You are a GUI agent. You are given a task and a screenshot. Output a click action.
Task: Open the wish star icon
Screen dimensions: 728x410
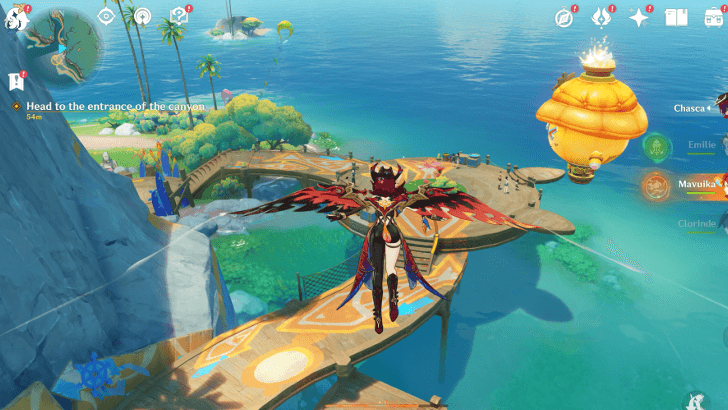point(639,17)
